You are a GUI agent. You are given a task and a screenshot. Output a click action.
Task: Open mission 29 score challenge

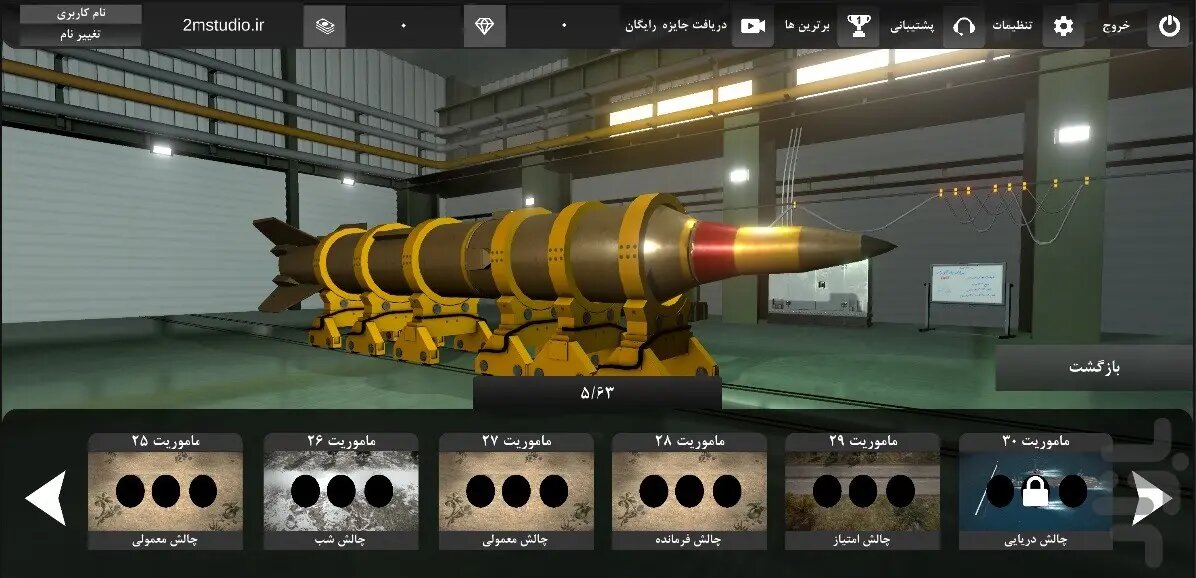862,491
